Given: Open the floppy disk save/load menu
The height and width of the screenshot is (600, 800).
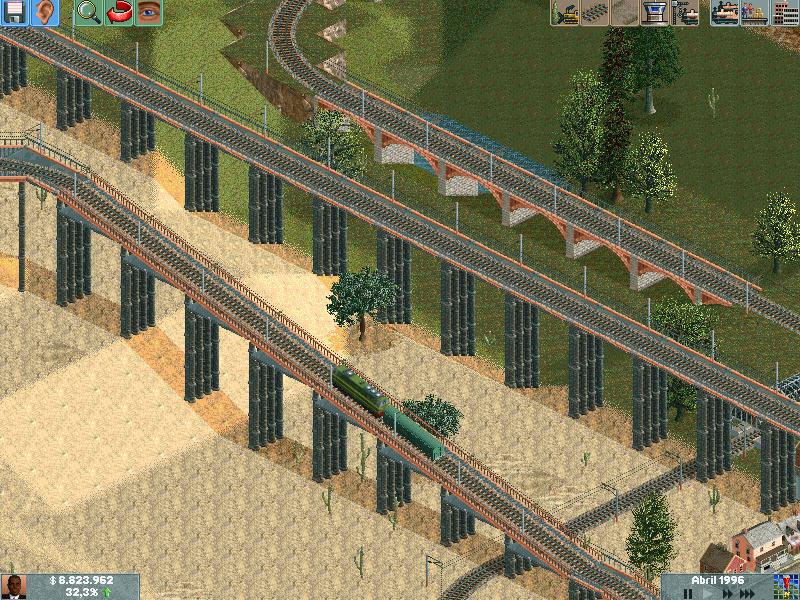Looking at the screenshot, I should pos(15,13).
